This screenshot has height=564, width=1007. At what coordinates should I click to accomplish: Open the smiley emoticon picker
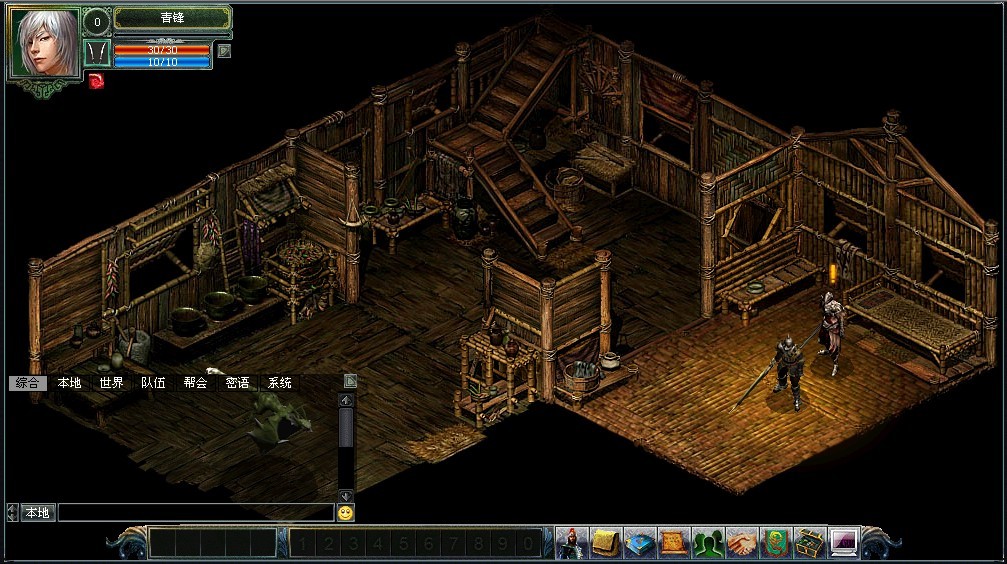click(345, 513)
